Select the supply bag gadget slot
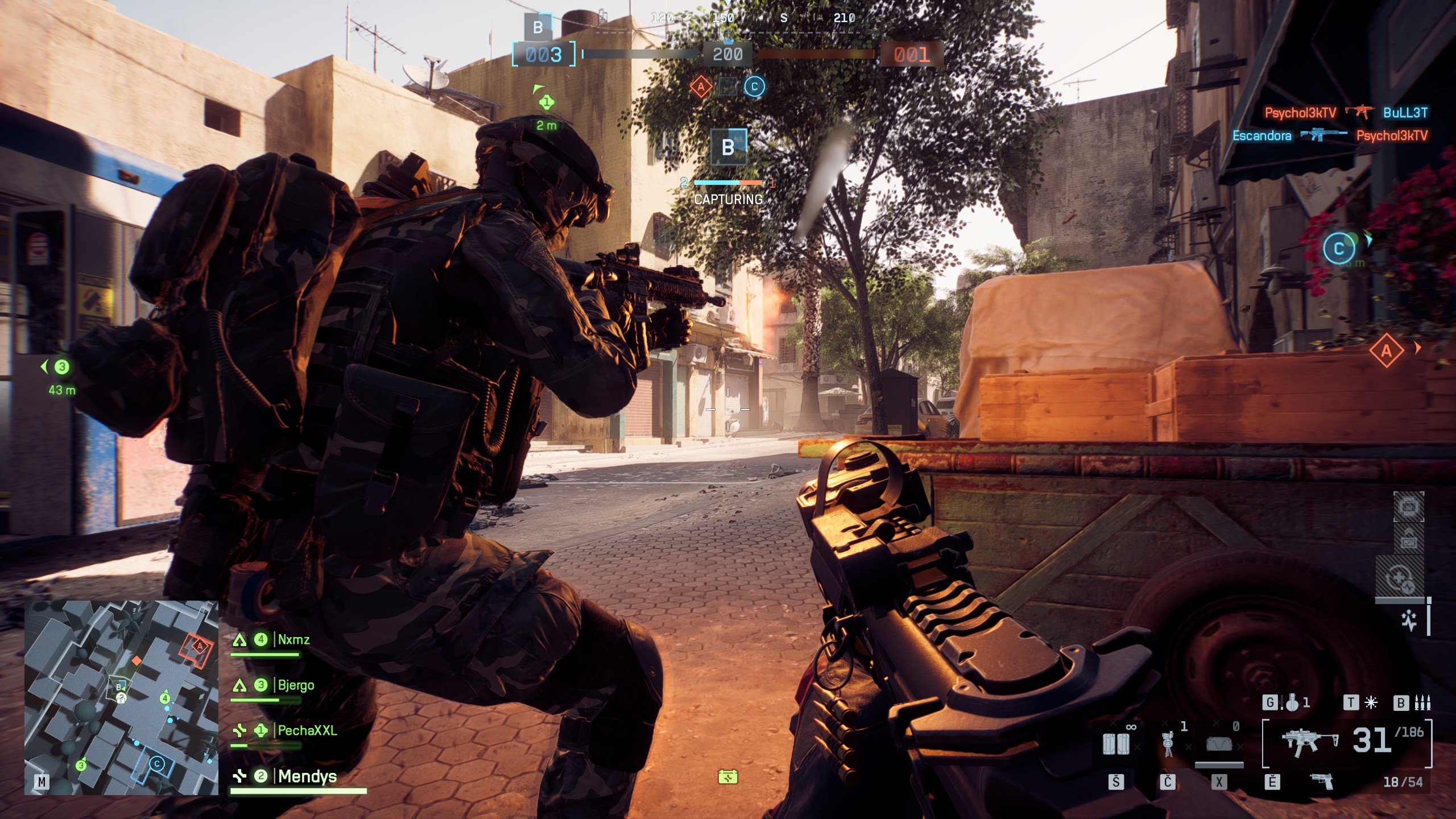This screenshot has width=1456, height=819. [1219, 743]
